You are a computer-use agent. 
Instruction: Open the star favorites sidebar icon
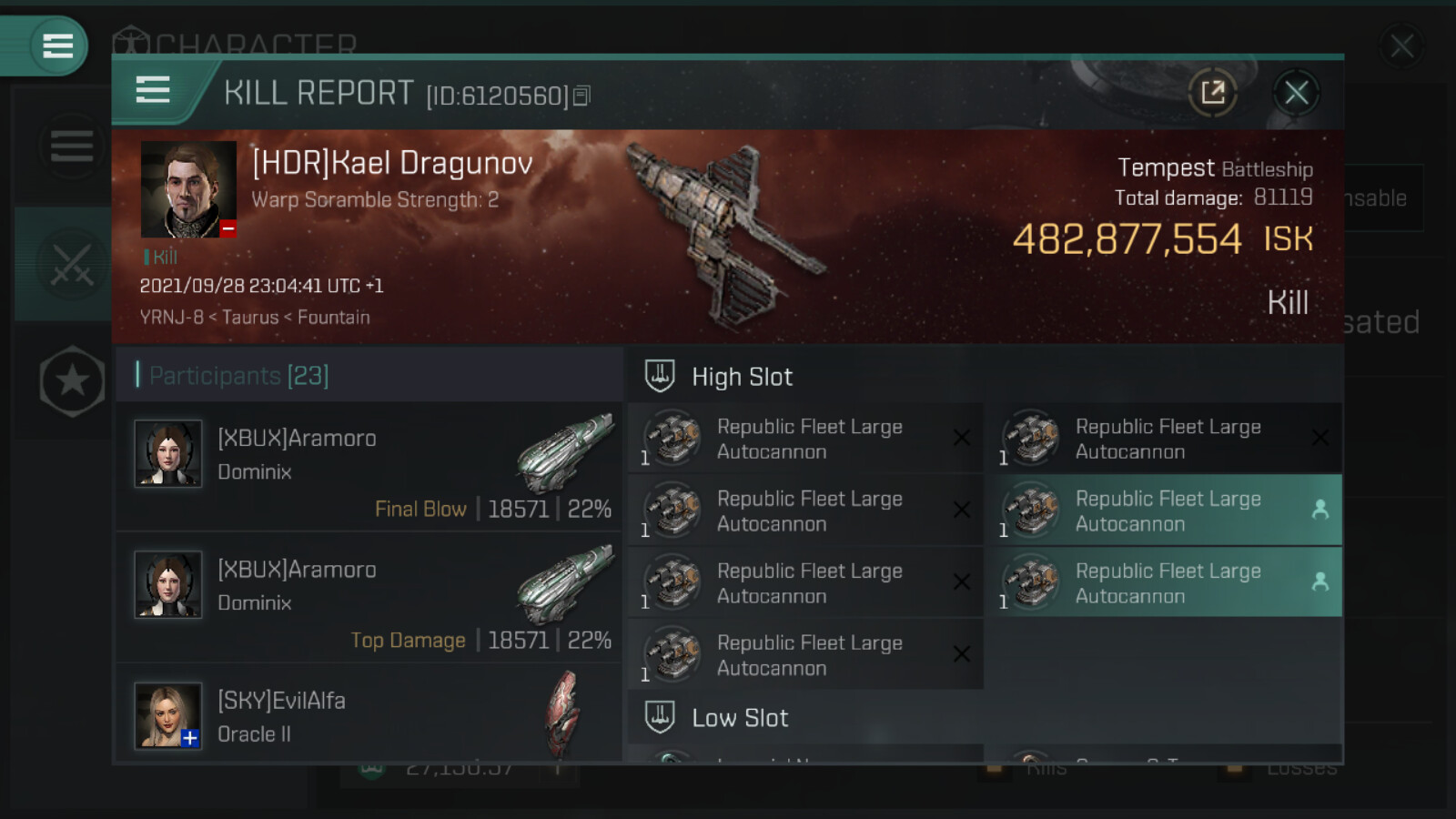pyautogui.click(x=72, y=381)
